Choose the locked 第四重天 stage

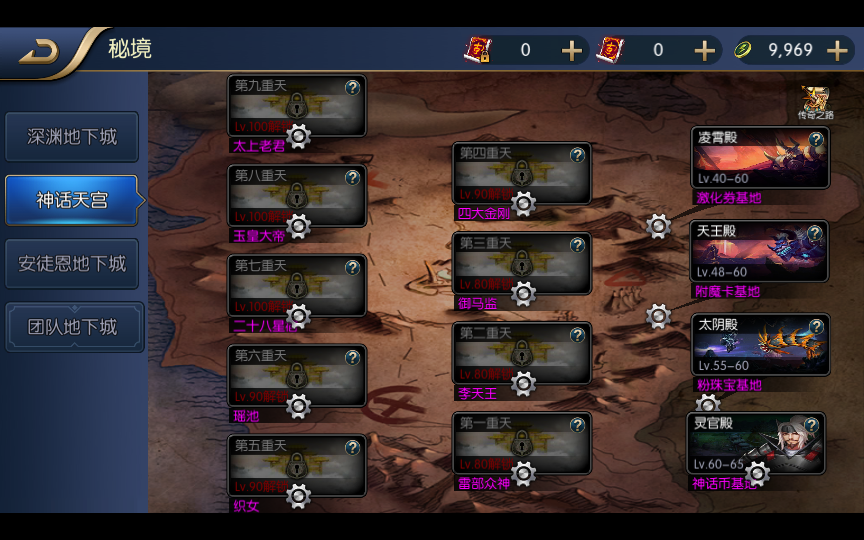click(521, 173)
